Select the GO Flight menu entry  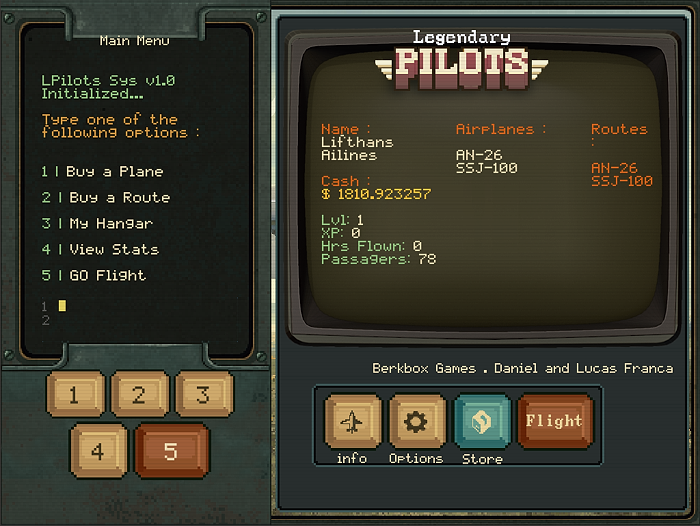(93, 276)
